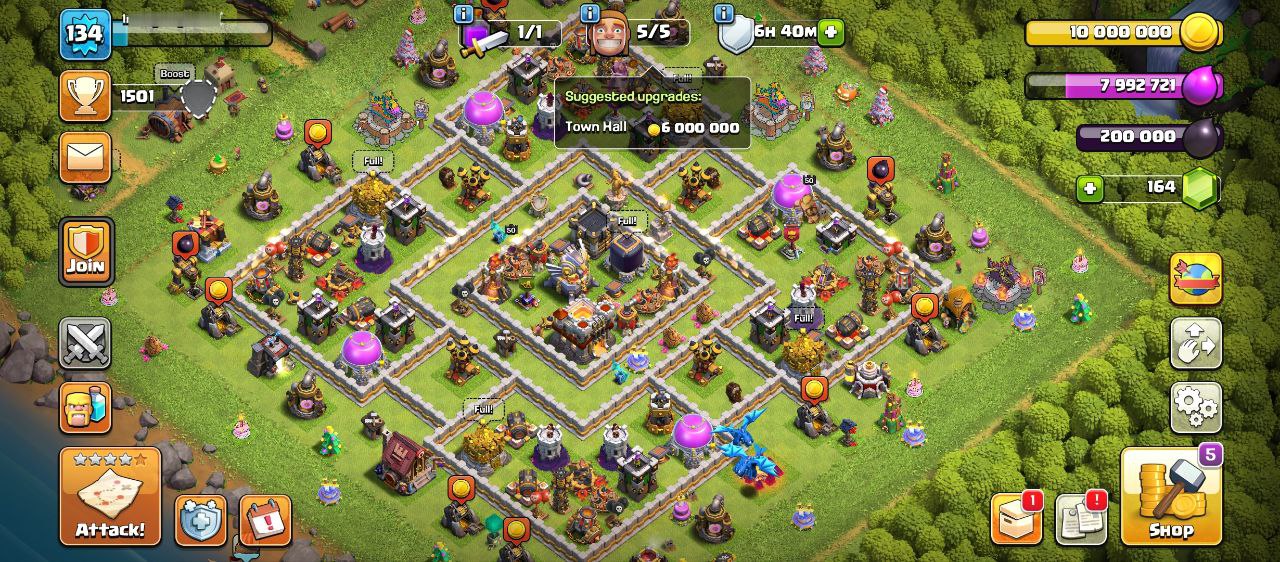
Task: Open the calendar events button
Action: (x=265, y=520)
